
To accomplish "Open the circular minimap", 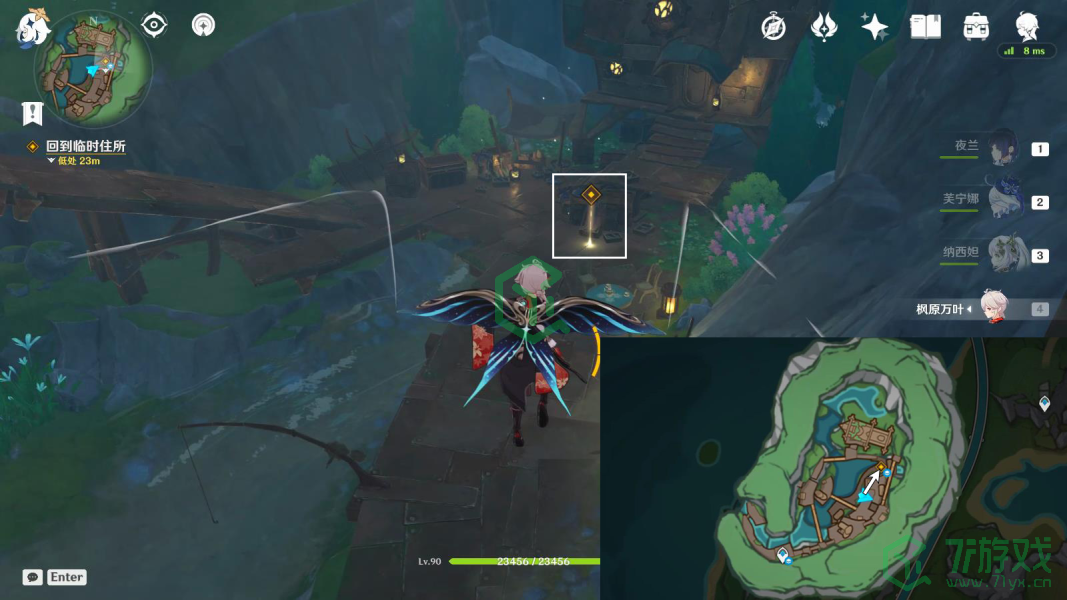I will tap(92, 70).
